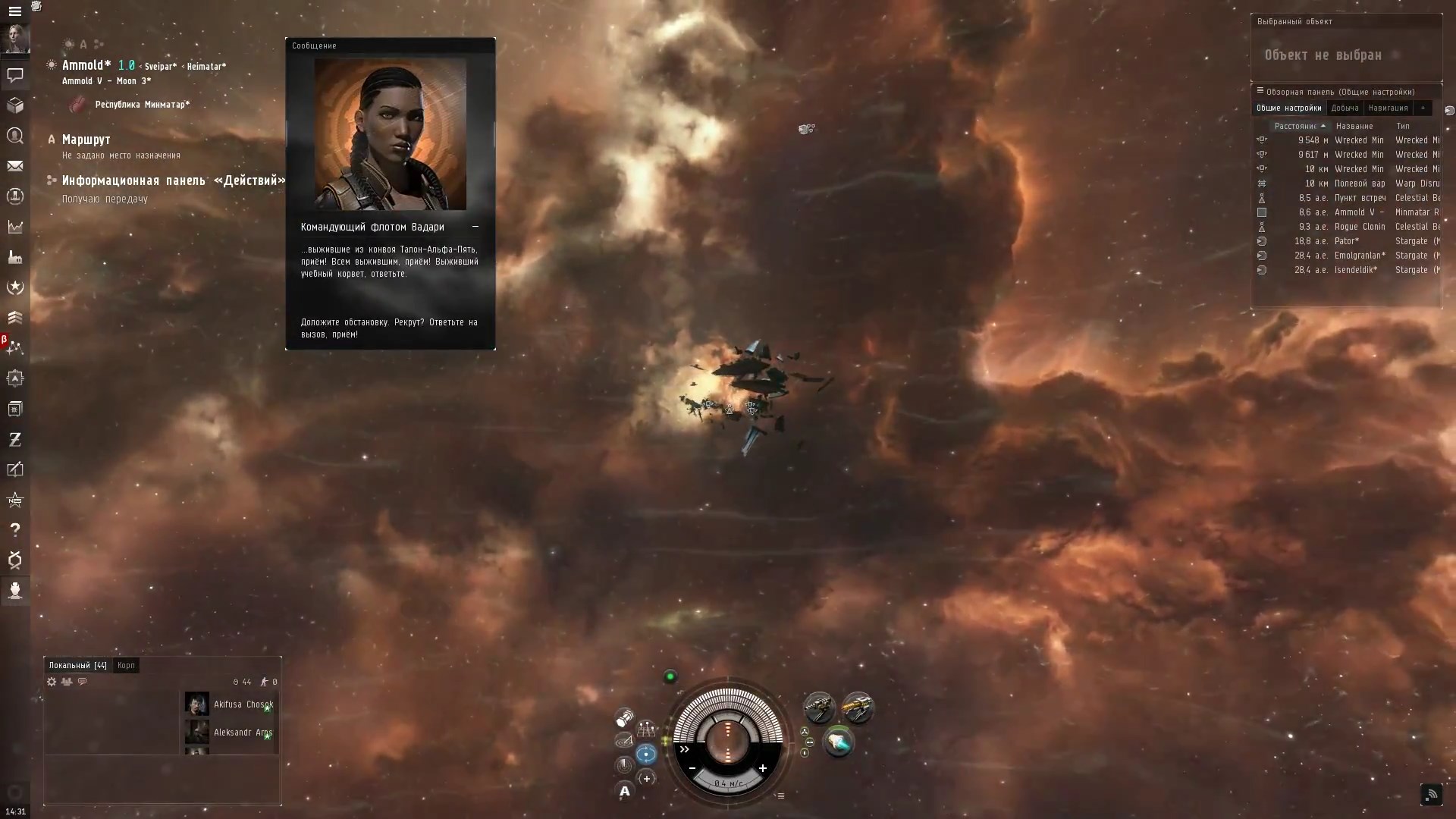
Task: Click the + to add an overview tab
Action: (x=1424, y=108)
